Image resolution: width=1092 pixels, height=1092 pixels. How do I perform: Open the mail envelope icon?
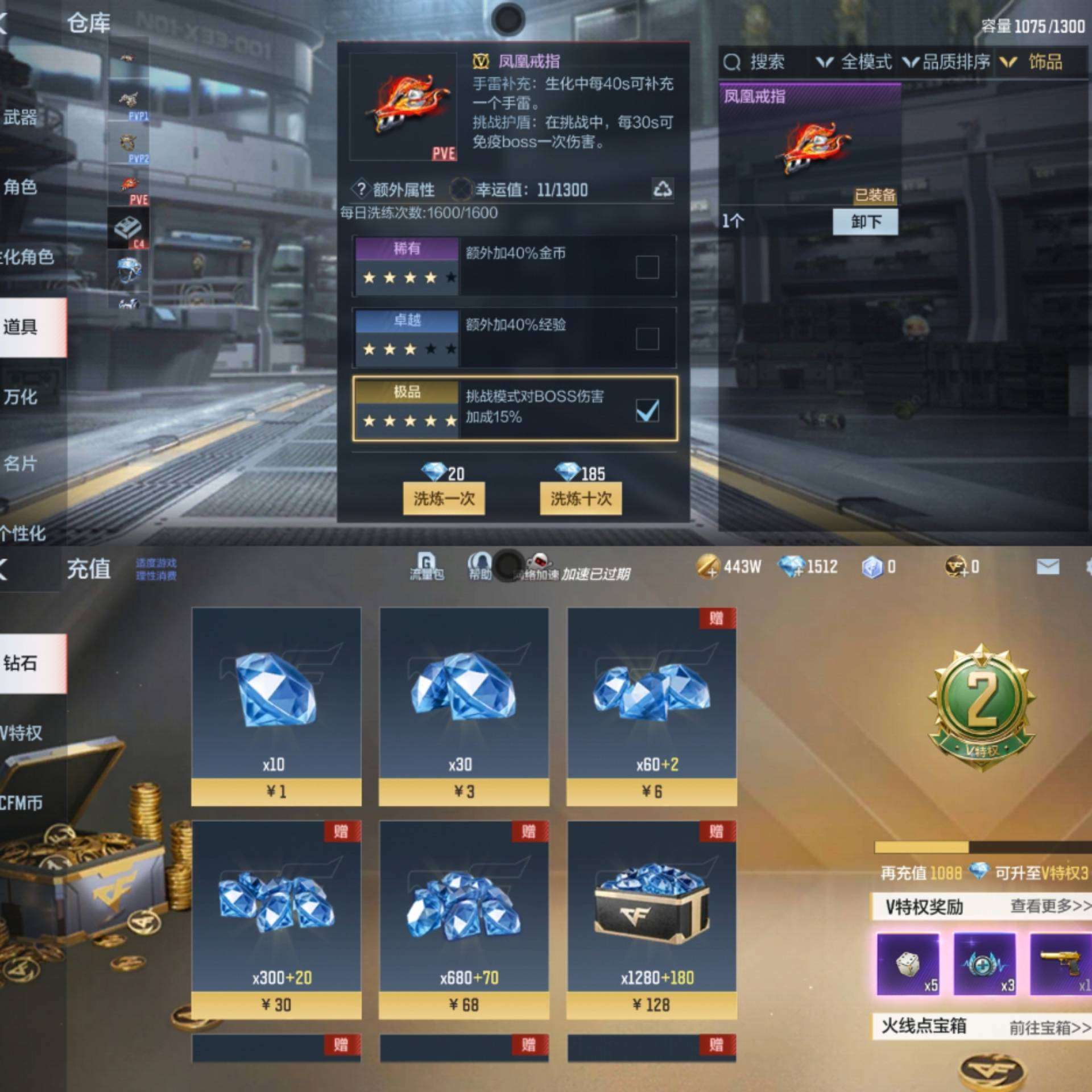coord(1048,566)
